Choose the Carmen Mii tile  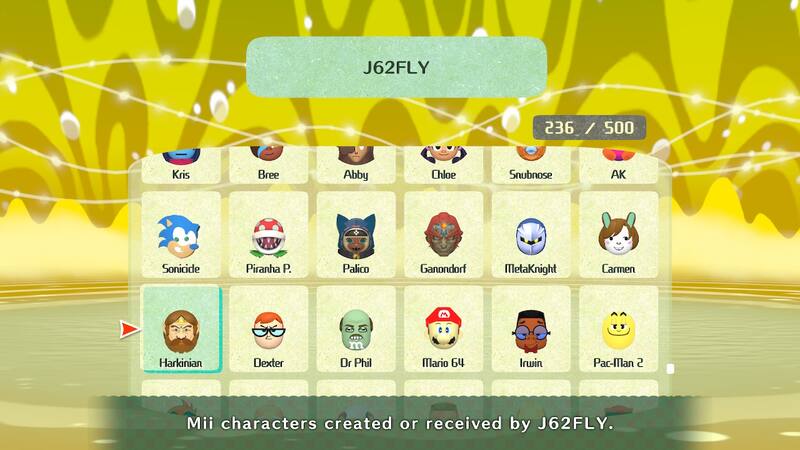618,236
